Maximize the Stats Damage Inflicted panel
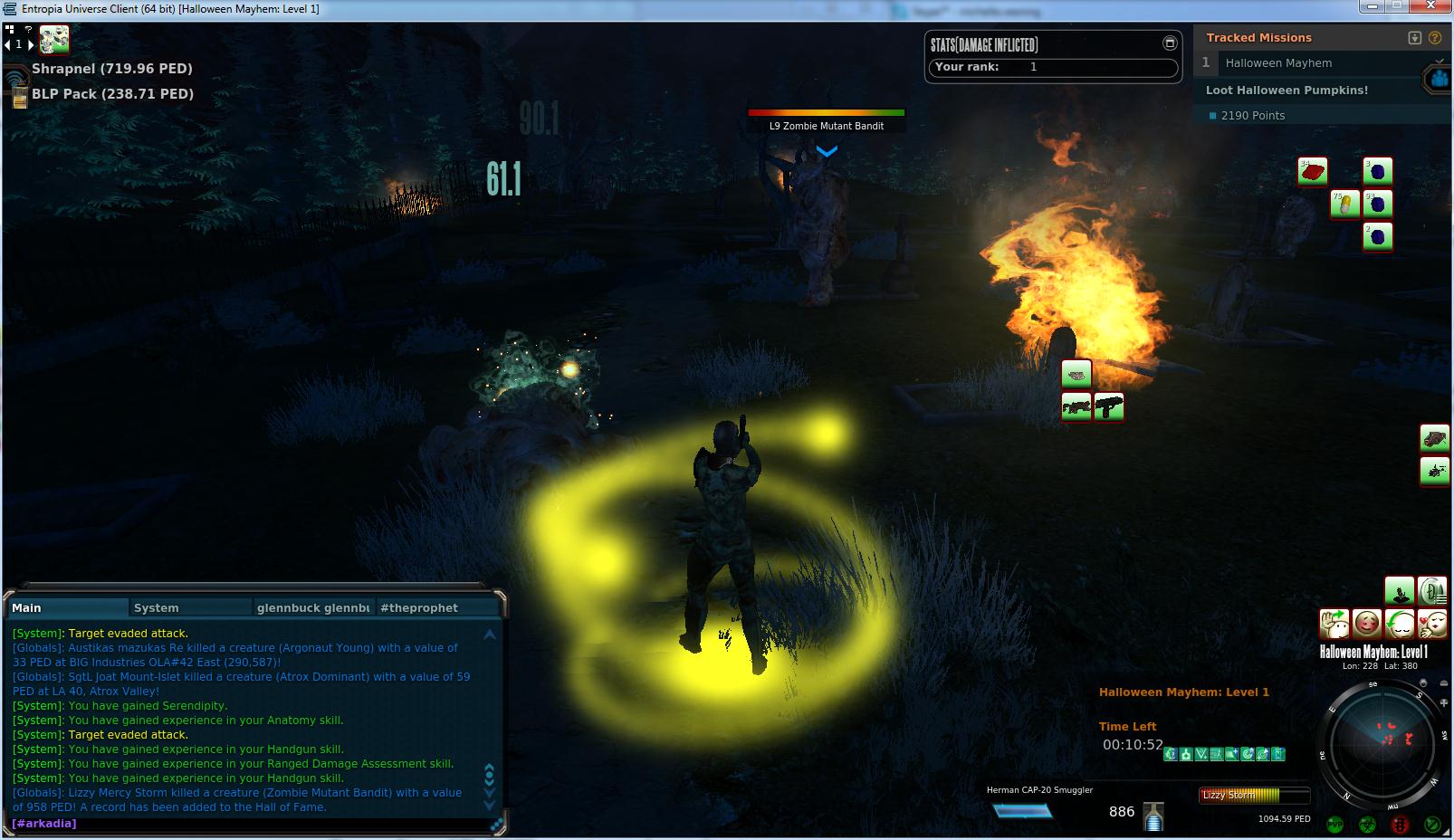This screenshot has width=1454, height=840. [x=1169, y=43]
